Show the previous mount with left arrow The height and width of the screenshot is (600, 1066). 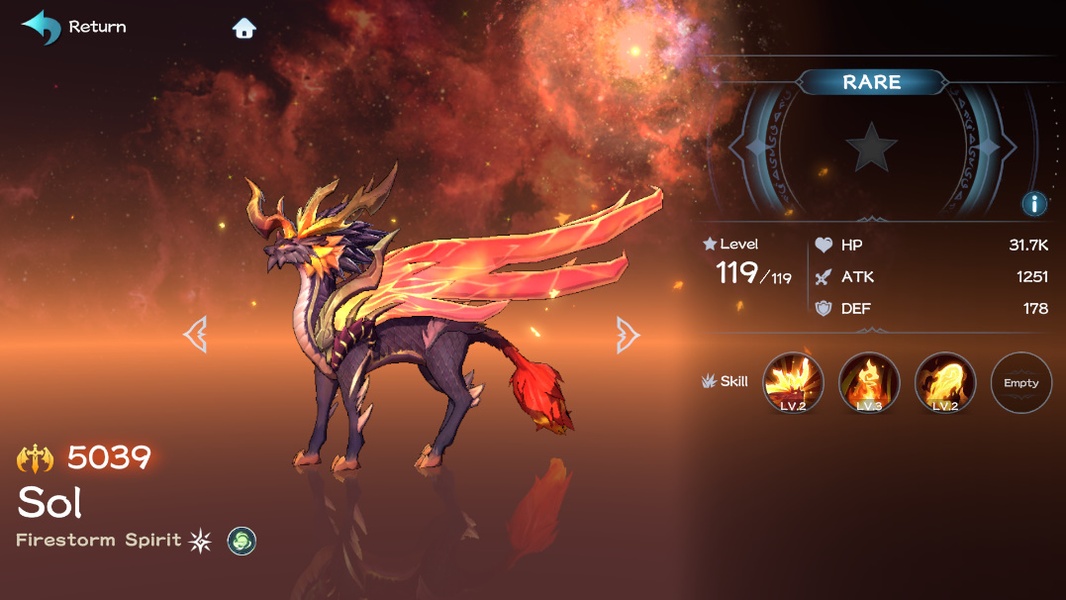[x=196, y=334]
